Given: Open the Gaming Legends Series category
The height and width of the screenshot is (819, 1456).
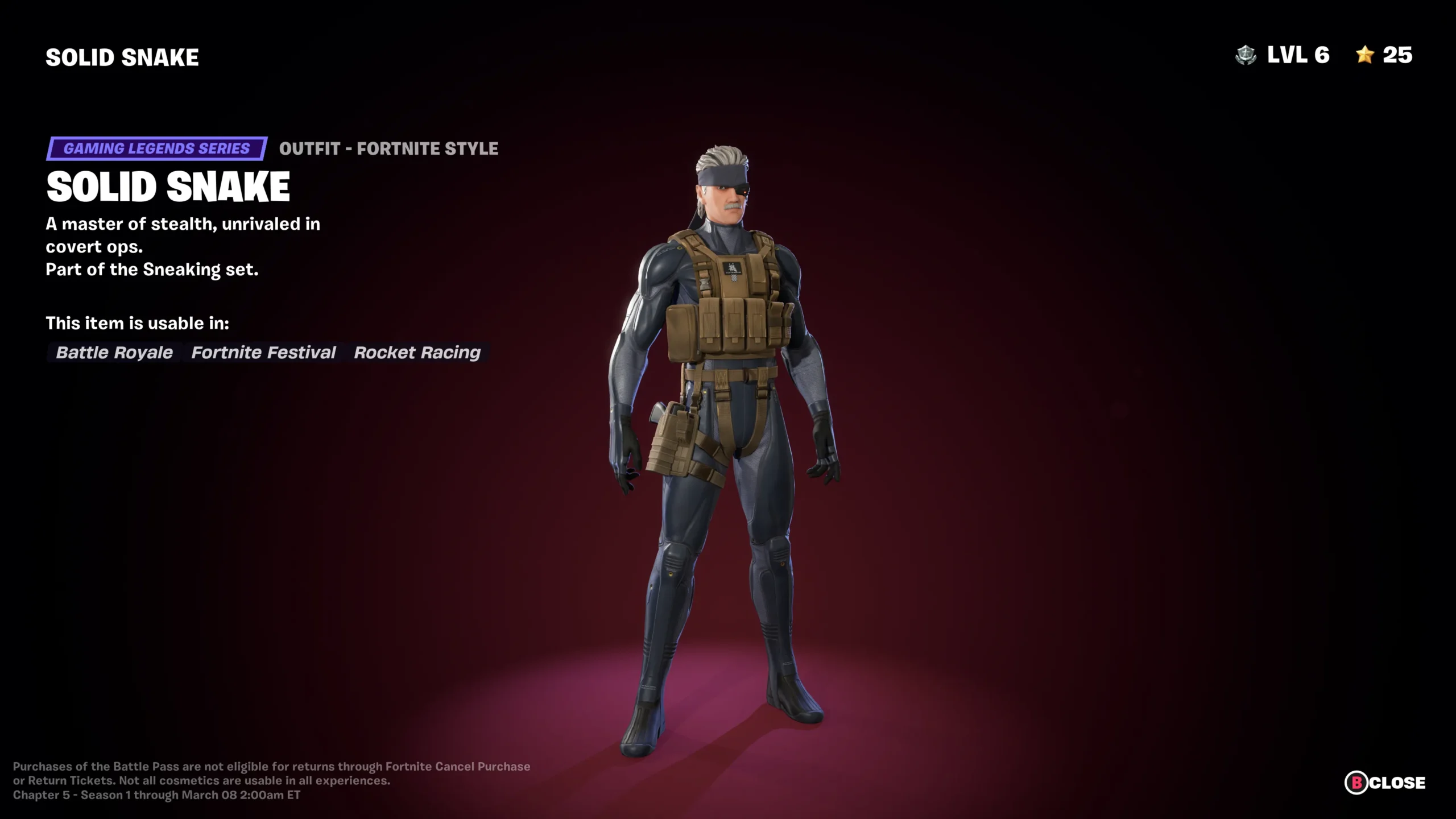Looking at the screenshot, I should point(156,149).
